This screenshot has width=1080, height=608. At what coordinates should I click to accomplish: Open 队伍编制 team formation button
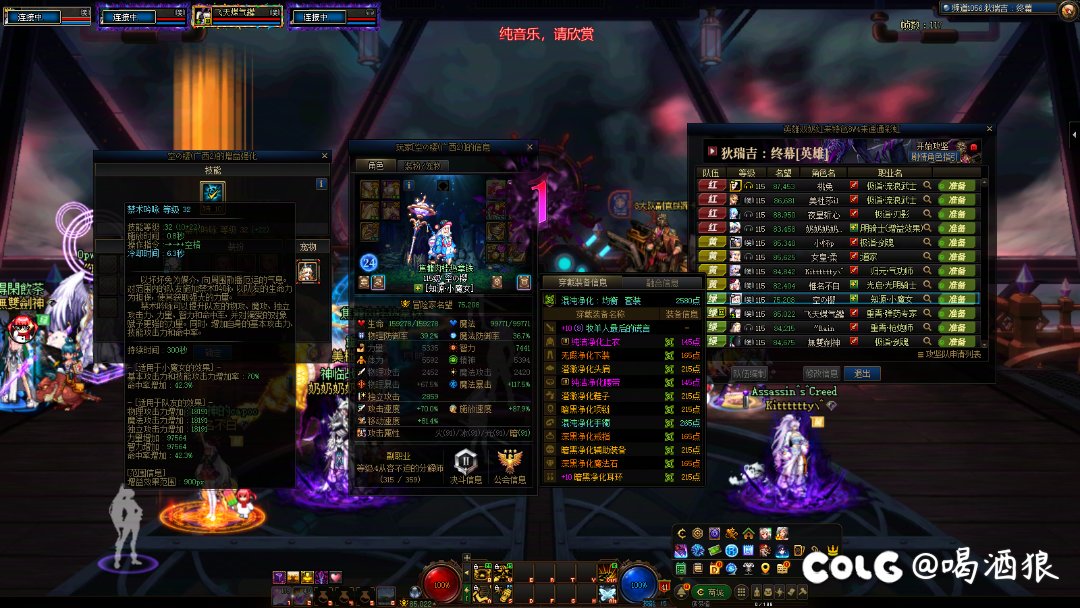pyautogui.click(x=749, y=373)
